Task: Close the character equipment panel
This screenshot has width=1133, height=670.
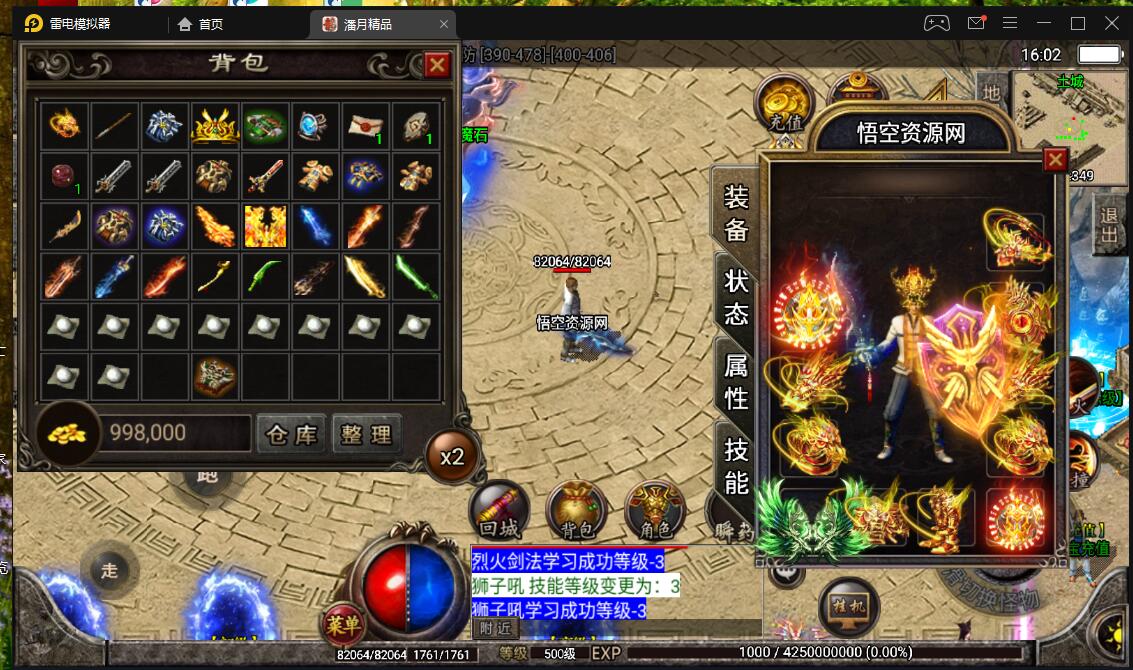Action: 1055,160
